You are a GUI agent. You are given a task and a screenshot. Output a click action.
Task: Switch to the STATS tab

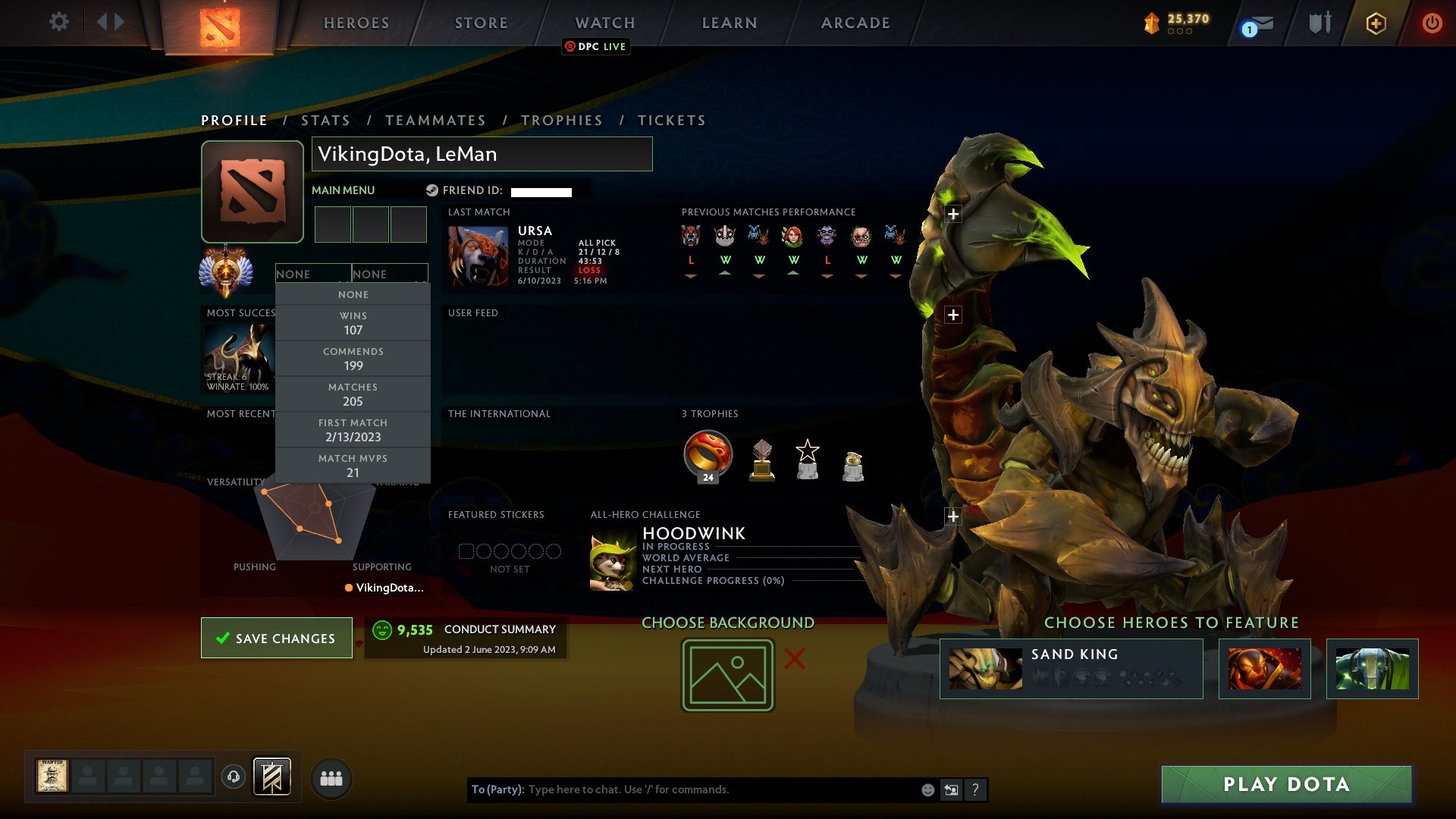[325, 120]
